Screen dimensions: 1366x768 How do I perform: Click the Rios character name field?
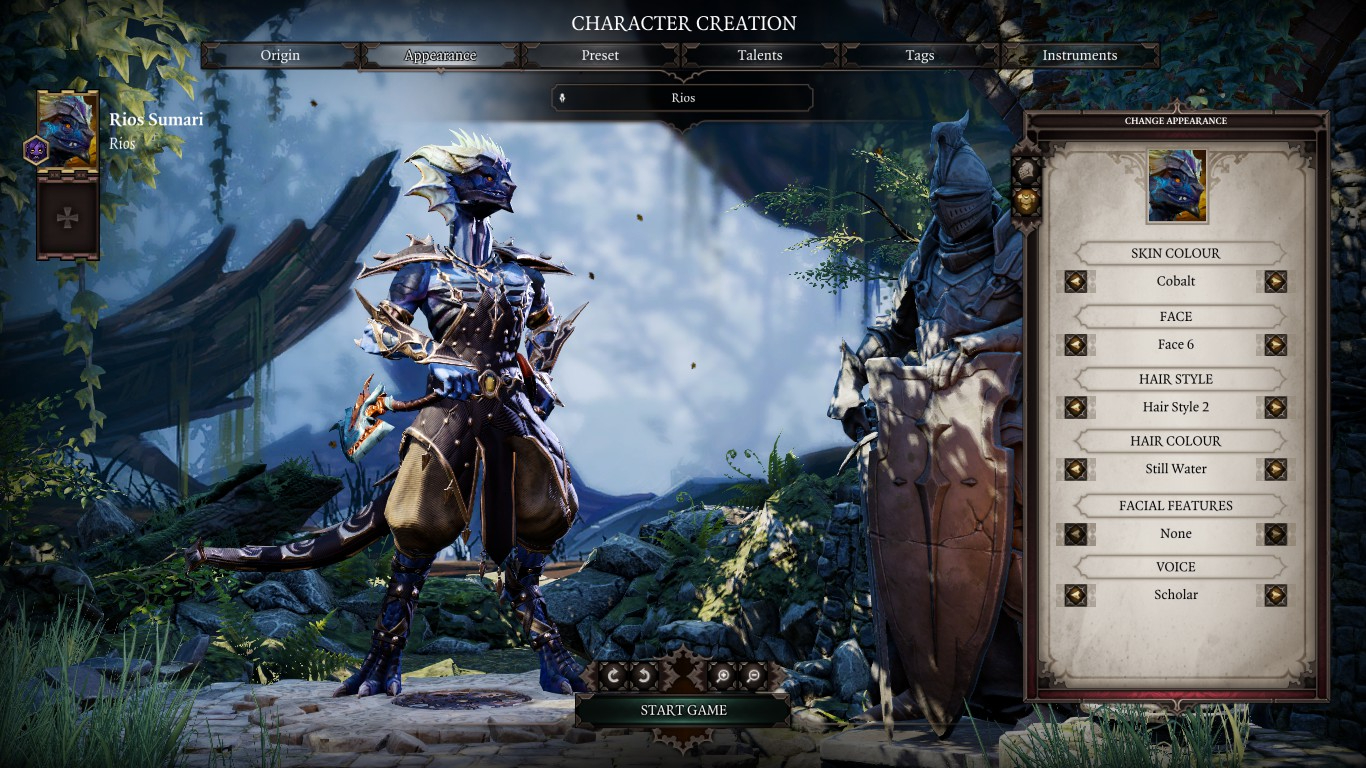click(683, 98)
